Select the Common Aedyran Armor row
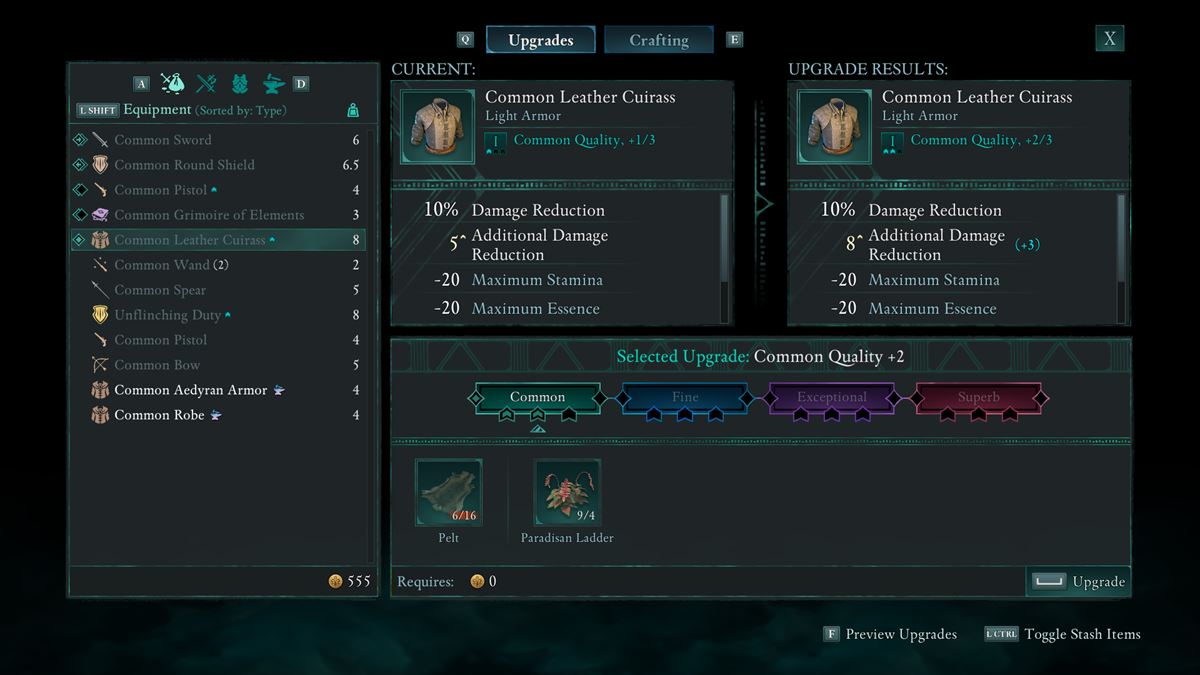This screenshot has height=675, width=1200. [190, 390]
